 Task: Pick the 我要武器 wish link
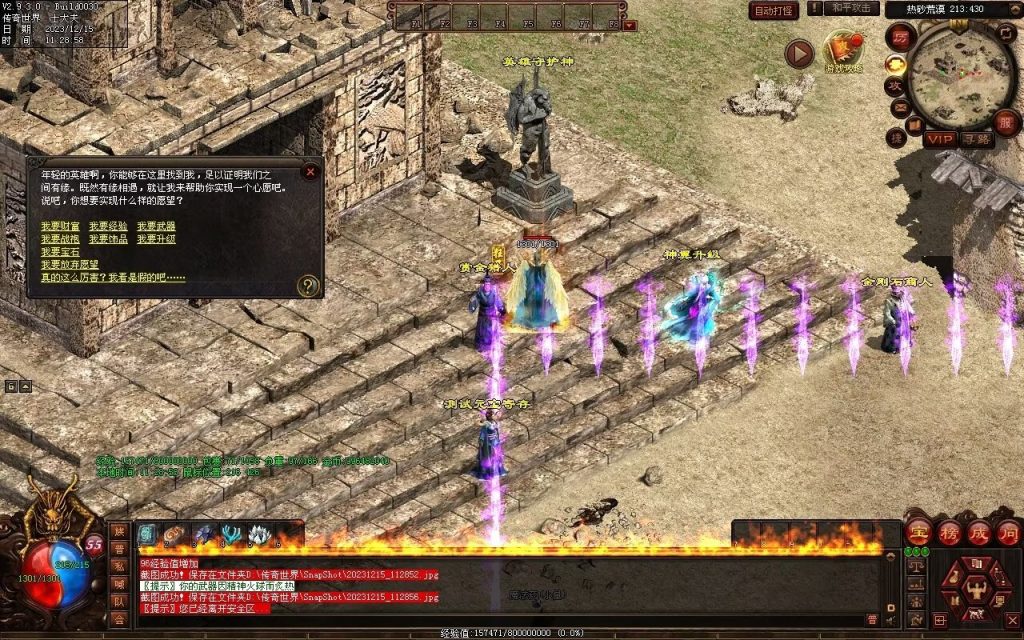(156, 227)
